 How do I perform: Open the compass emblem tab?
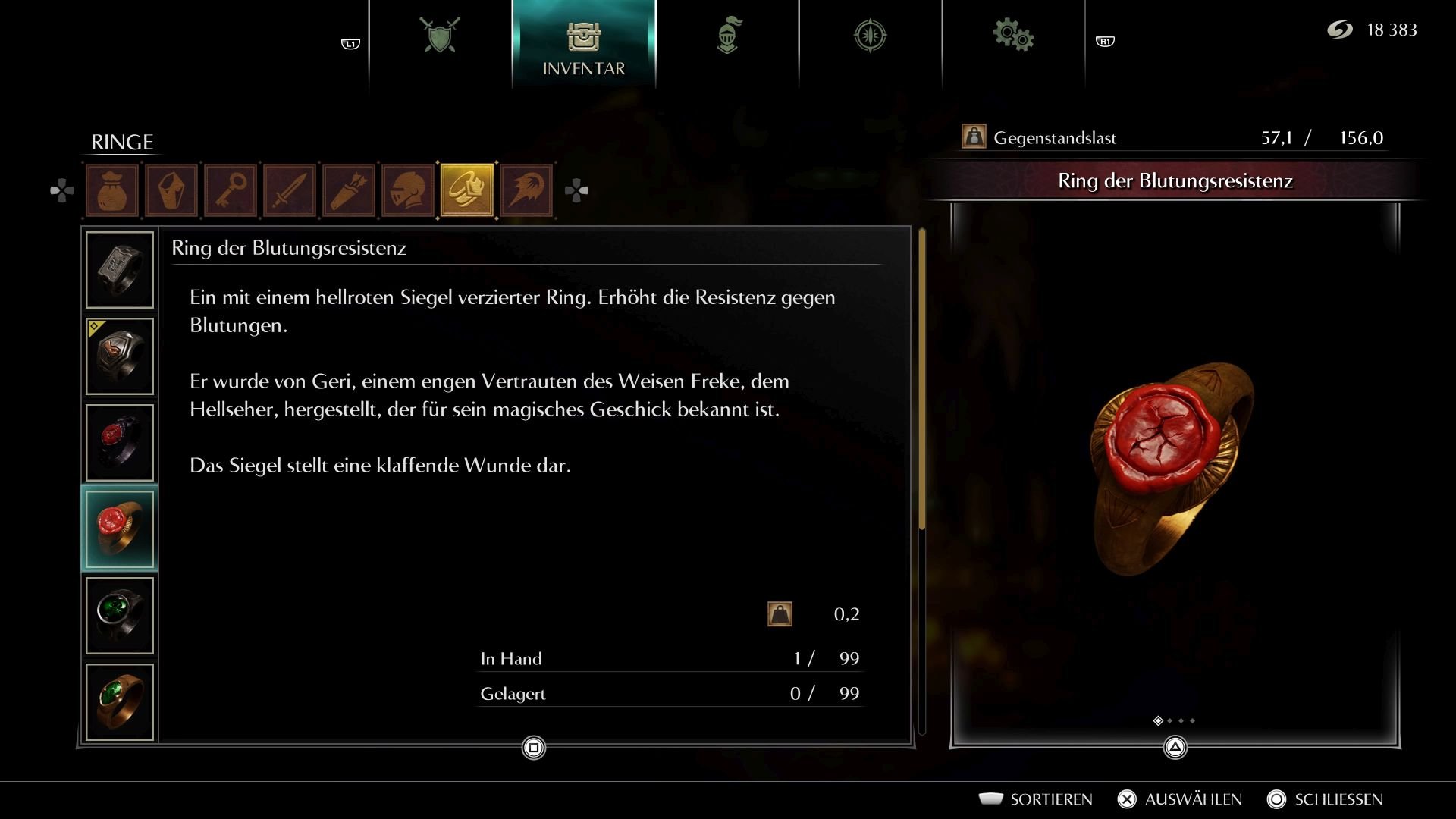point(870,36)
